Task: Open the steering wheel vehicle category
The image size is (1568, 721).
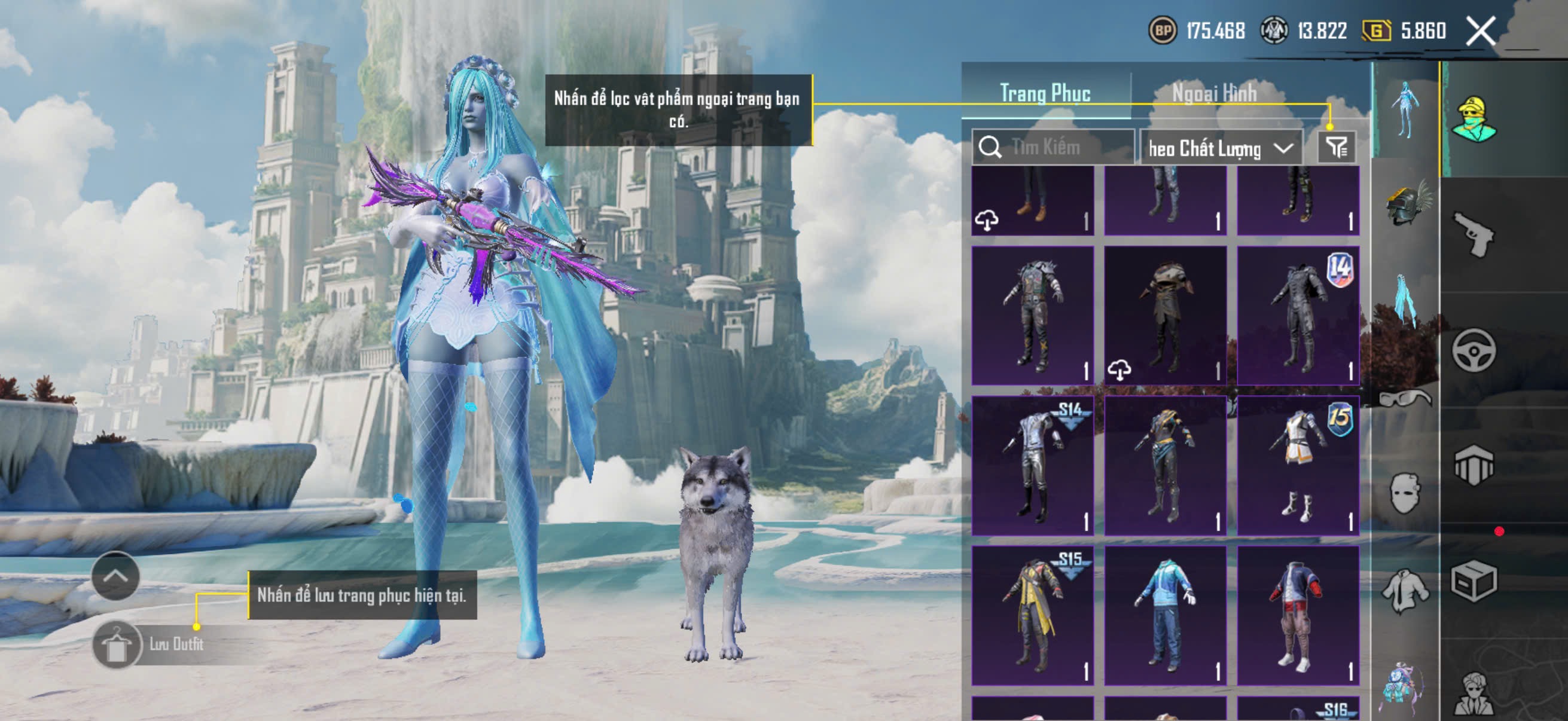Action: coord(1473,350)
